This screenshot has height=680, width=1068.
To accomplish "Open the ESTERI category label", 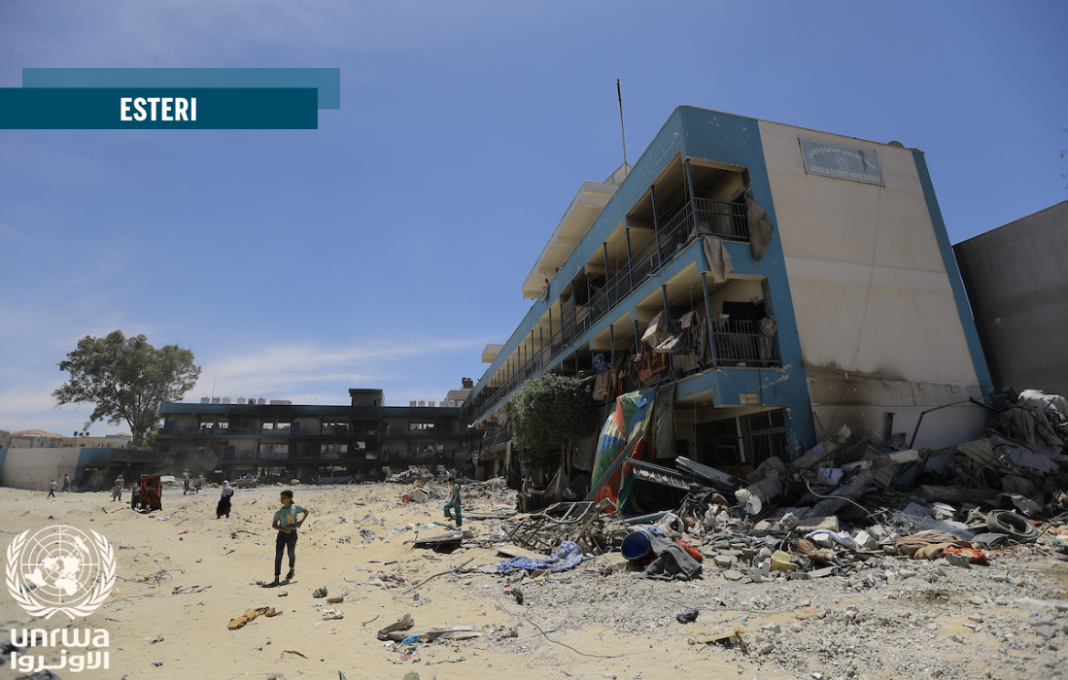I will click(158, 109).
